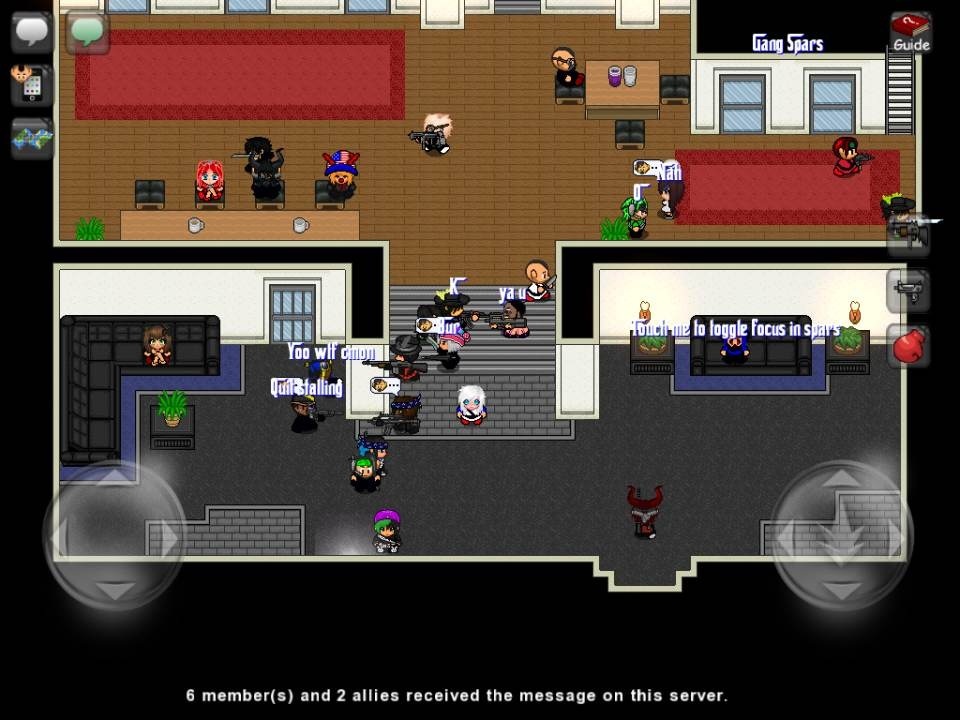Select the rifle weapon slot
Screen dimensions: 960x720
(909, 234)
